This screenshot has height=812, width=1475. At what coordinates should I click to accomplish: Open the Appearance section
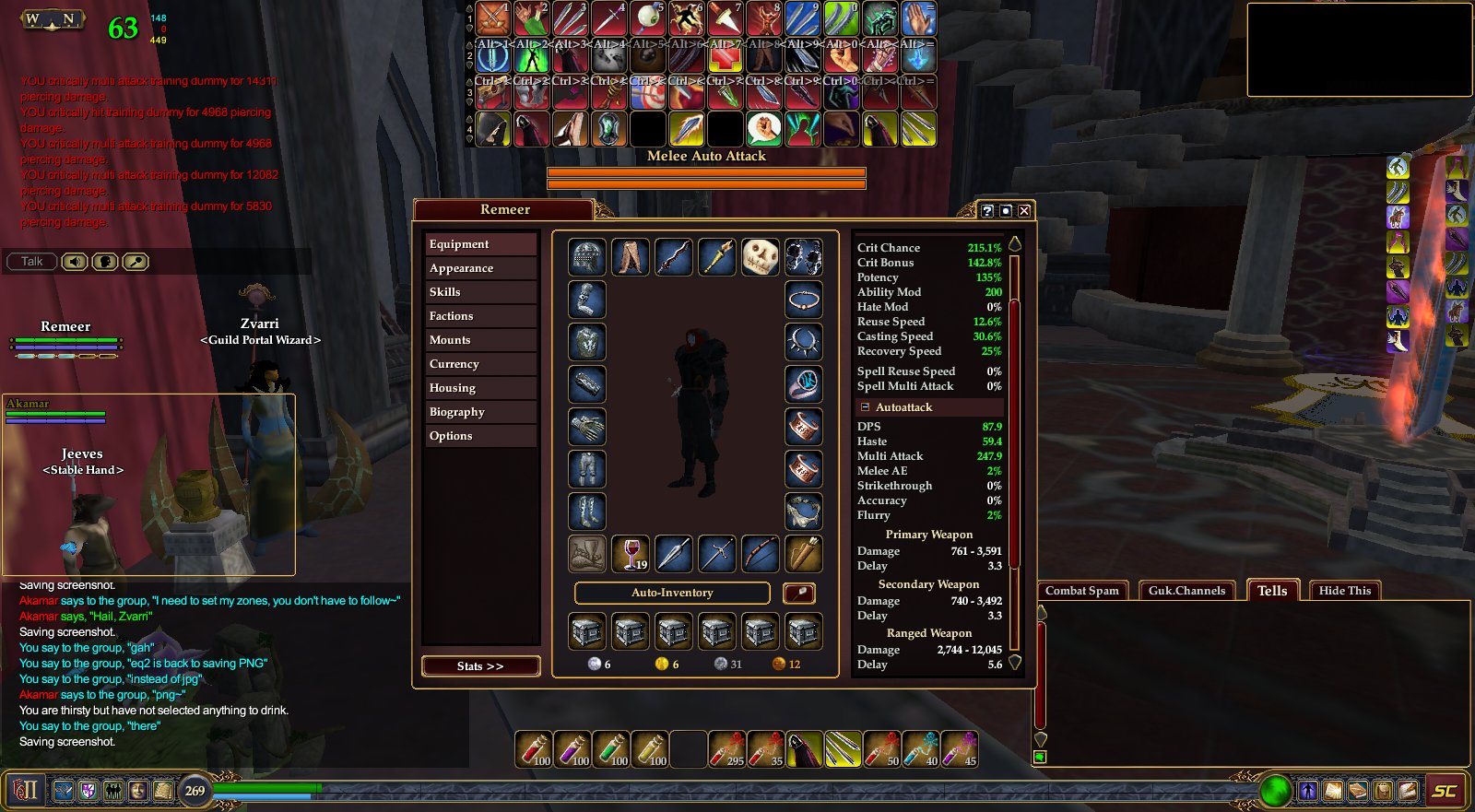[x=480, y=268]
